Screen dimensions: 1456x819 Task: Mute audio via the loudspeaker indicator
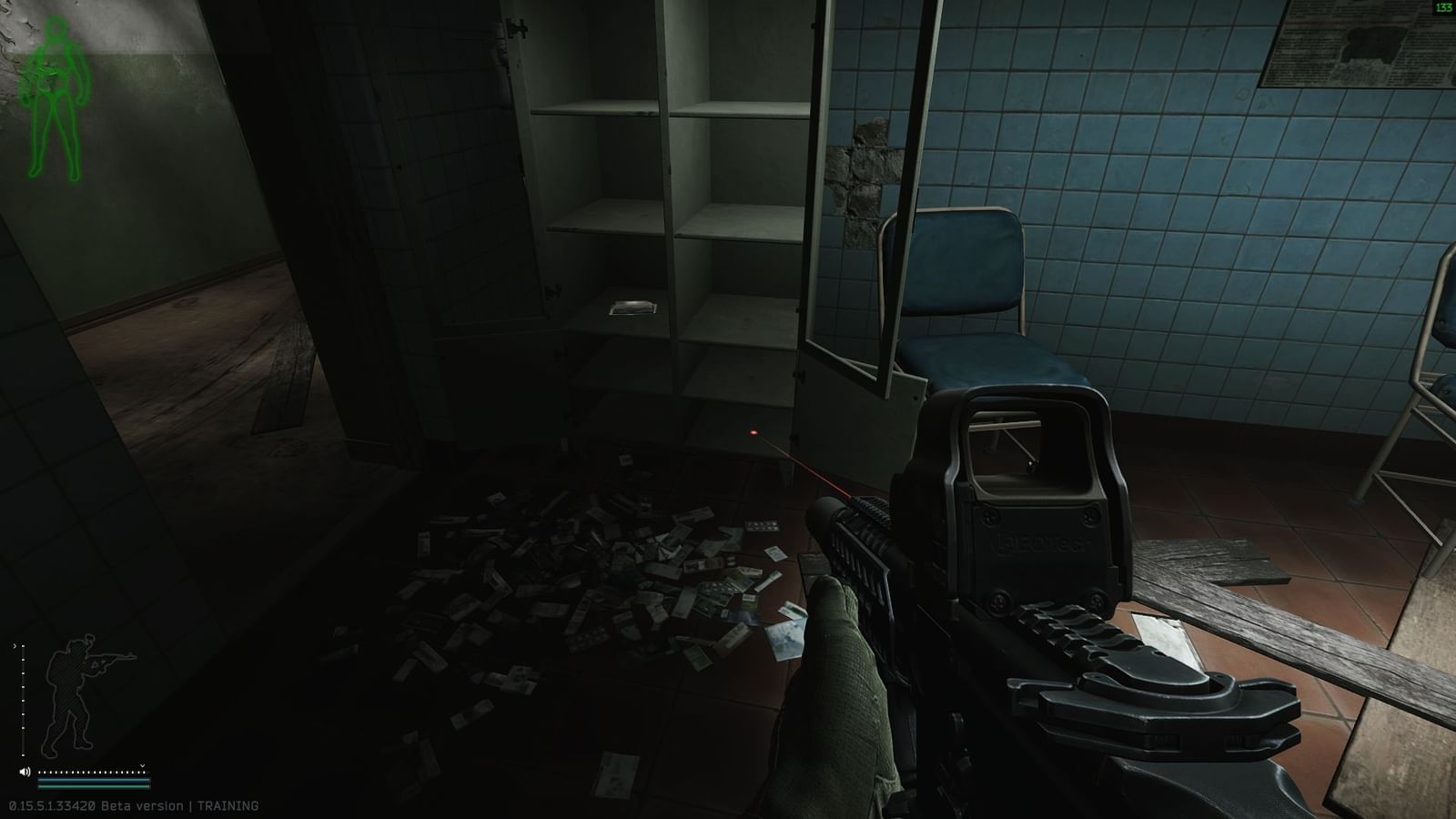pyautogui.click(x=25, y=771)
